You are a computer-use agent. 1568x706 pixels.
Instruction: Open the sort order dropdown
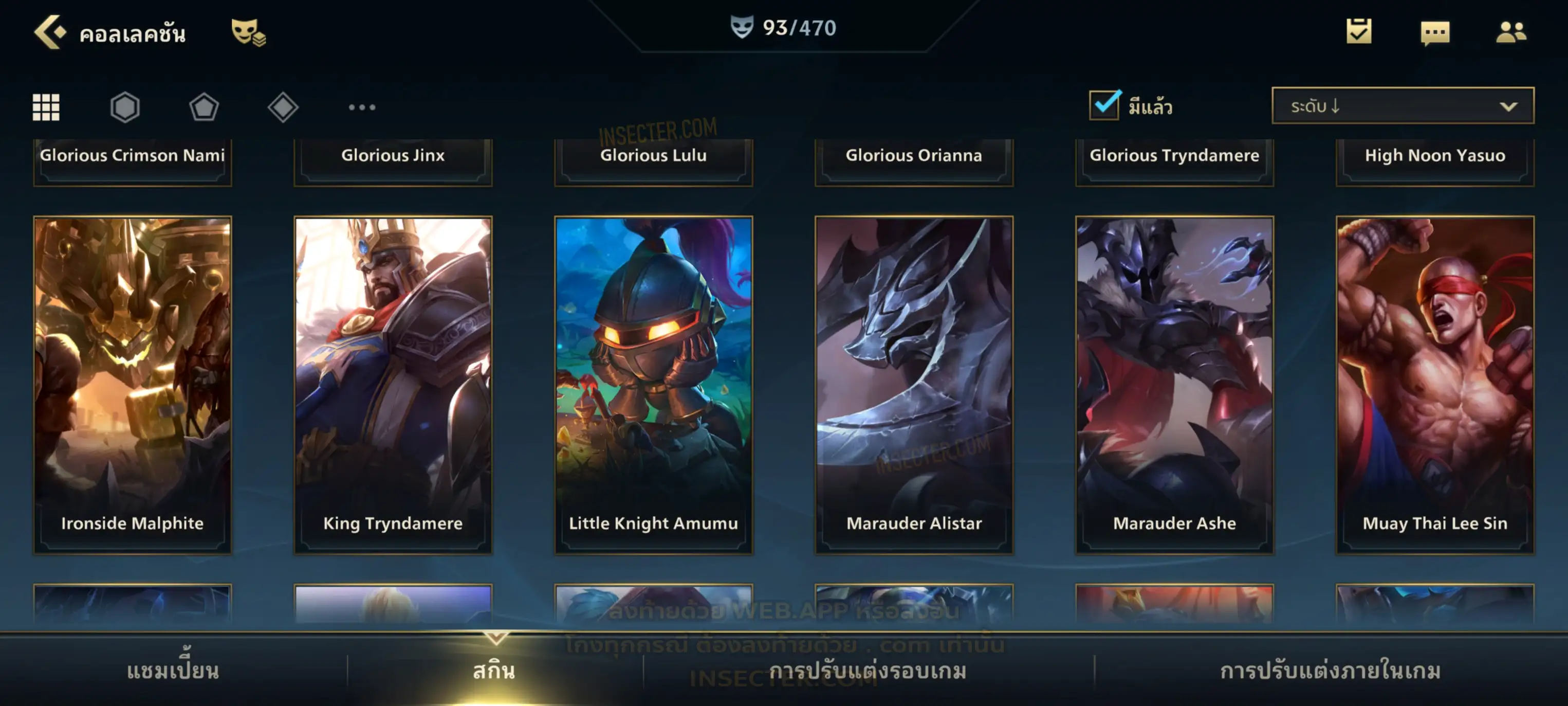1403,105
